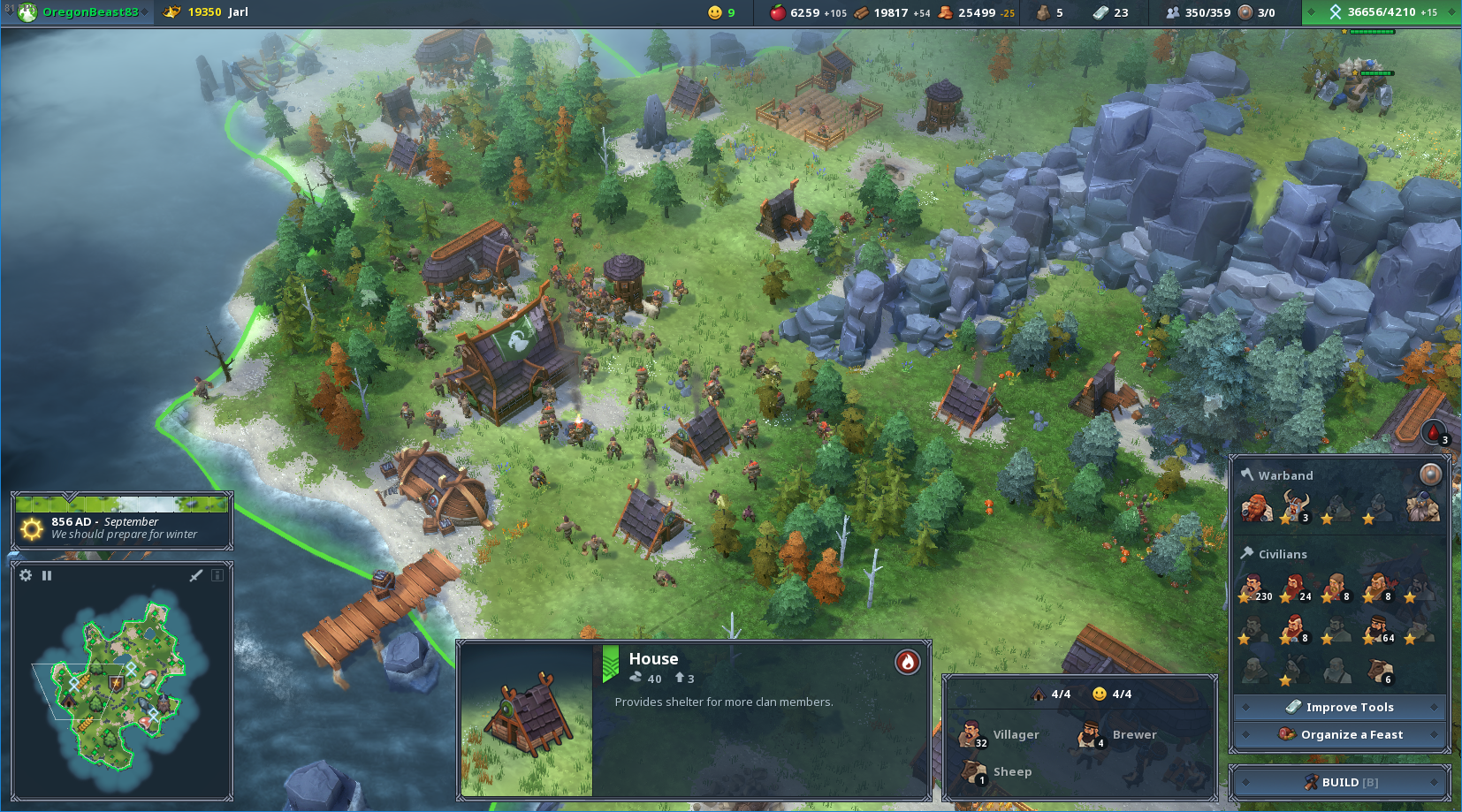Open the blood drop alert showing 3

(x=1434, y=432)
